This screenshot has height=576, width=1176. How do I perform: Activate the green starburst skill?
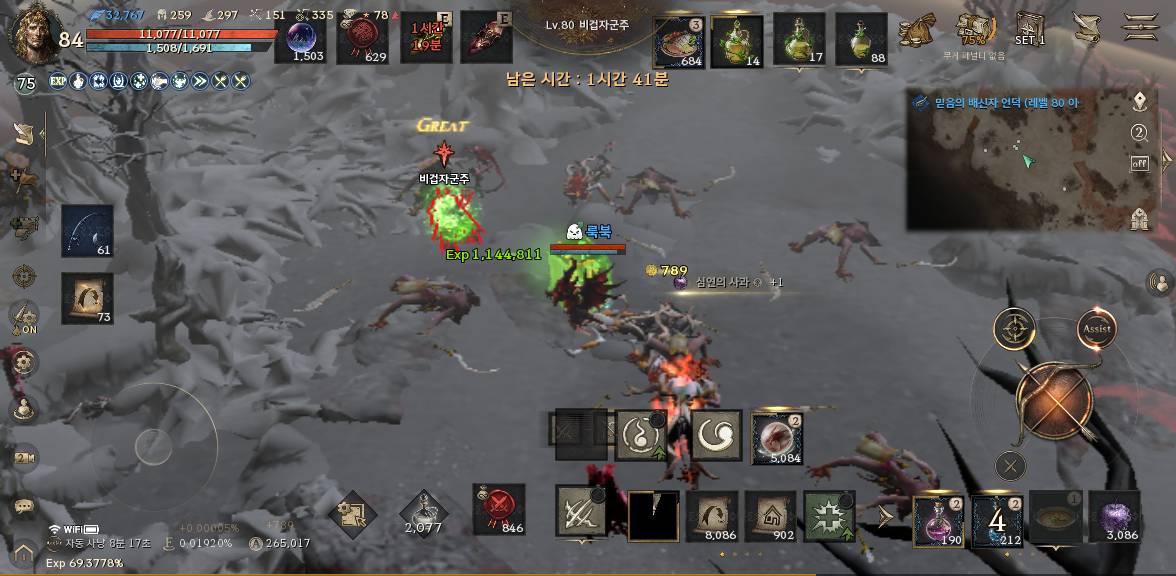[829, 517]
